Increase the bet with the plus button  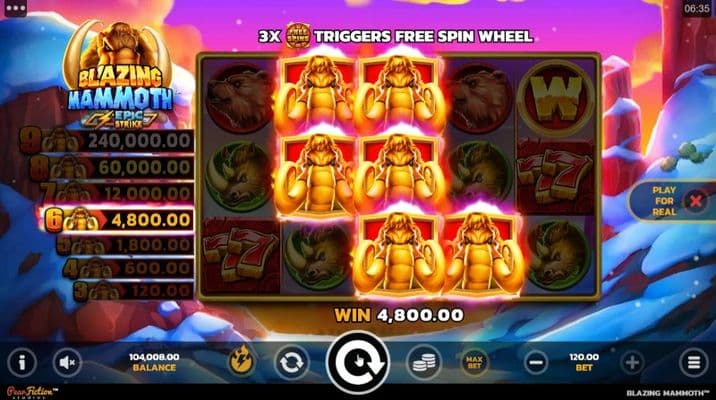[632, 361]
